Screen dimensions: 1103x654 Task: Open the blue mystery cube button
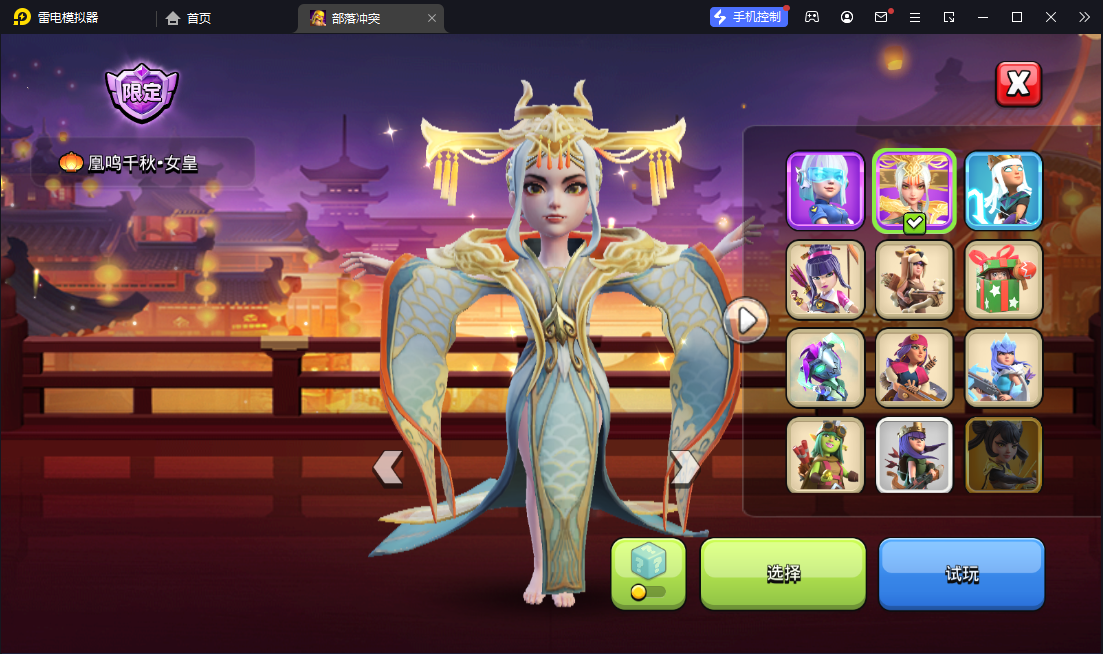[x=648, y=573]
